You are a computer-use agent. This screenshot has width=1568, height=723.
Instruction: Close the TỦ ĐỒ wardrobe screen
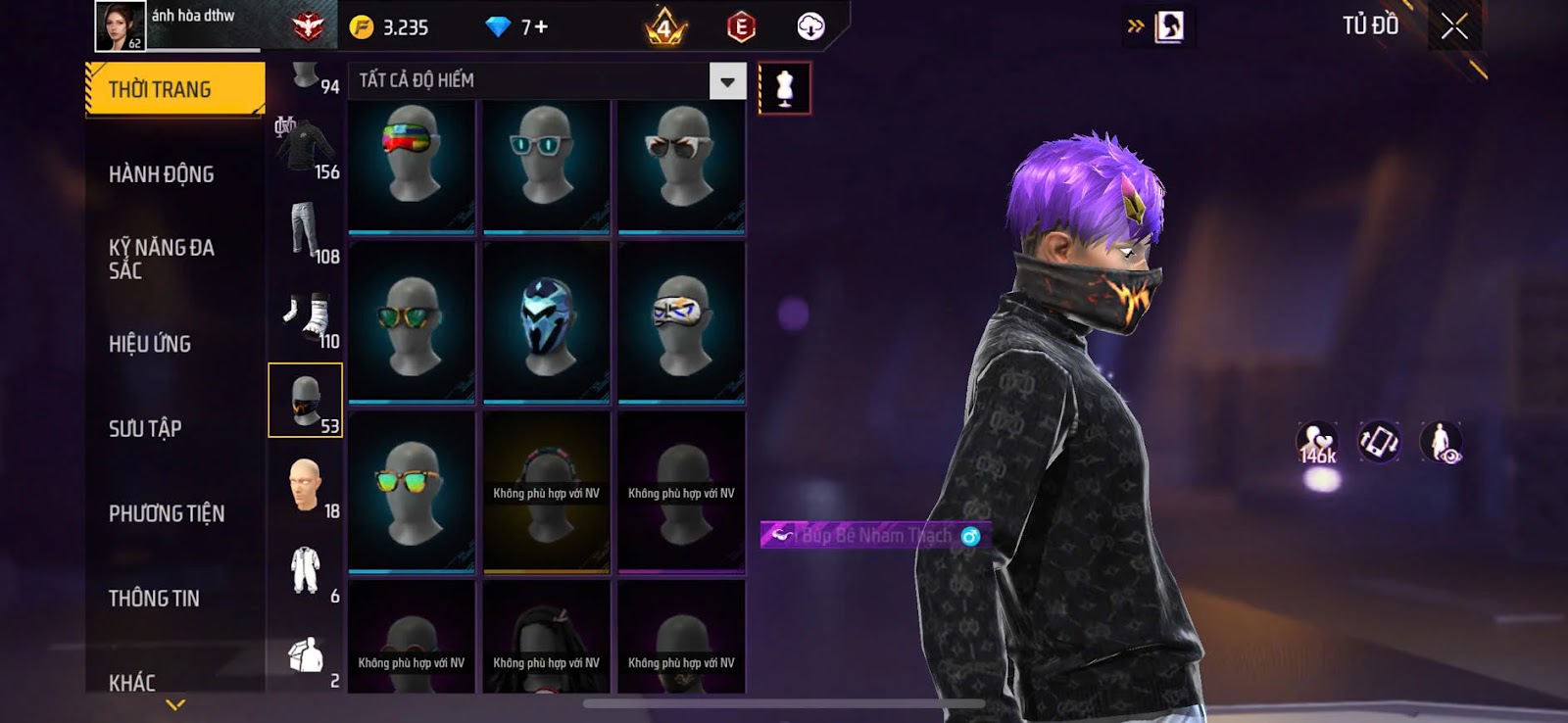click(x=1454, y=26)
